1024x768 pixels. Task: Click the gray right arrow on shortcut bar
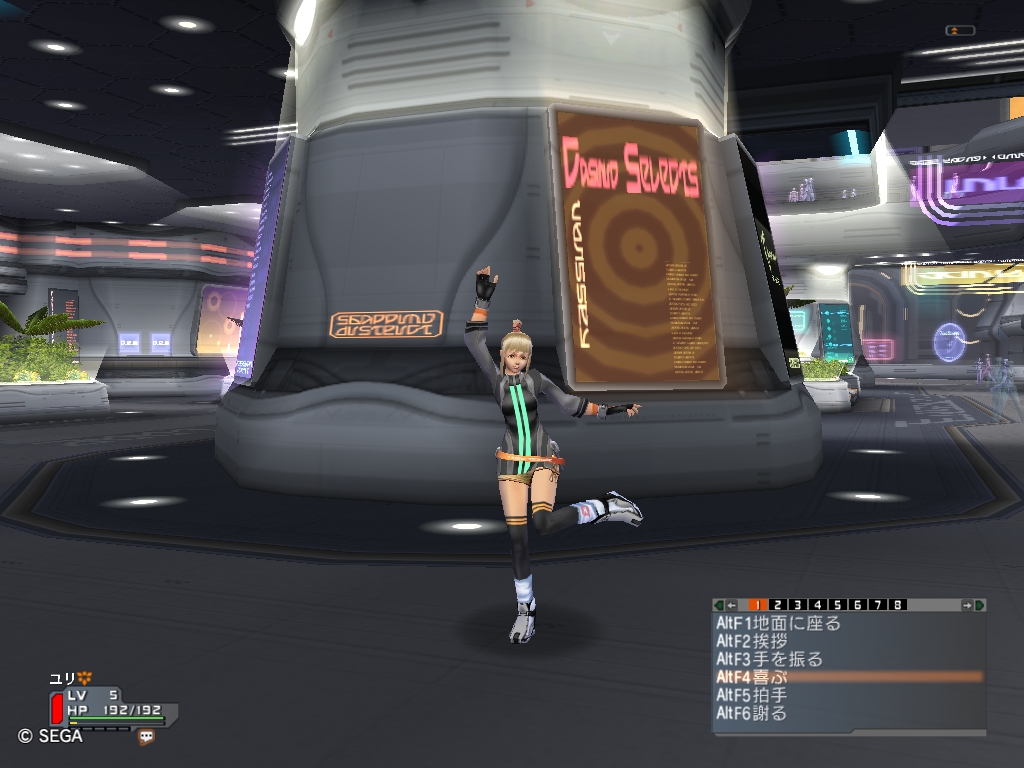(967, 605)
